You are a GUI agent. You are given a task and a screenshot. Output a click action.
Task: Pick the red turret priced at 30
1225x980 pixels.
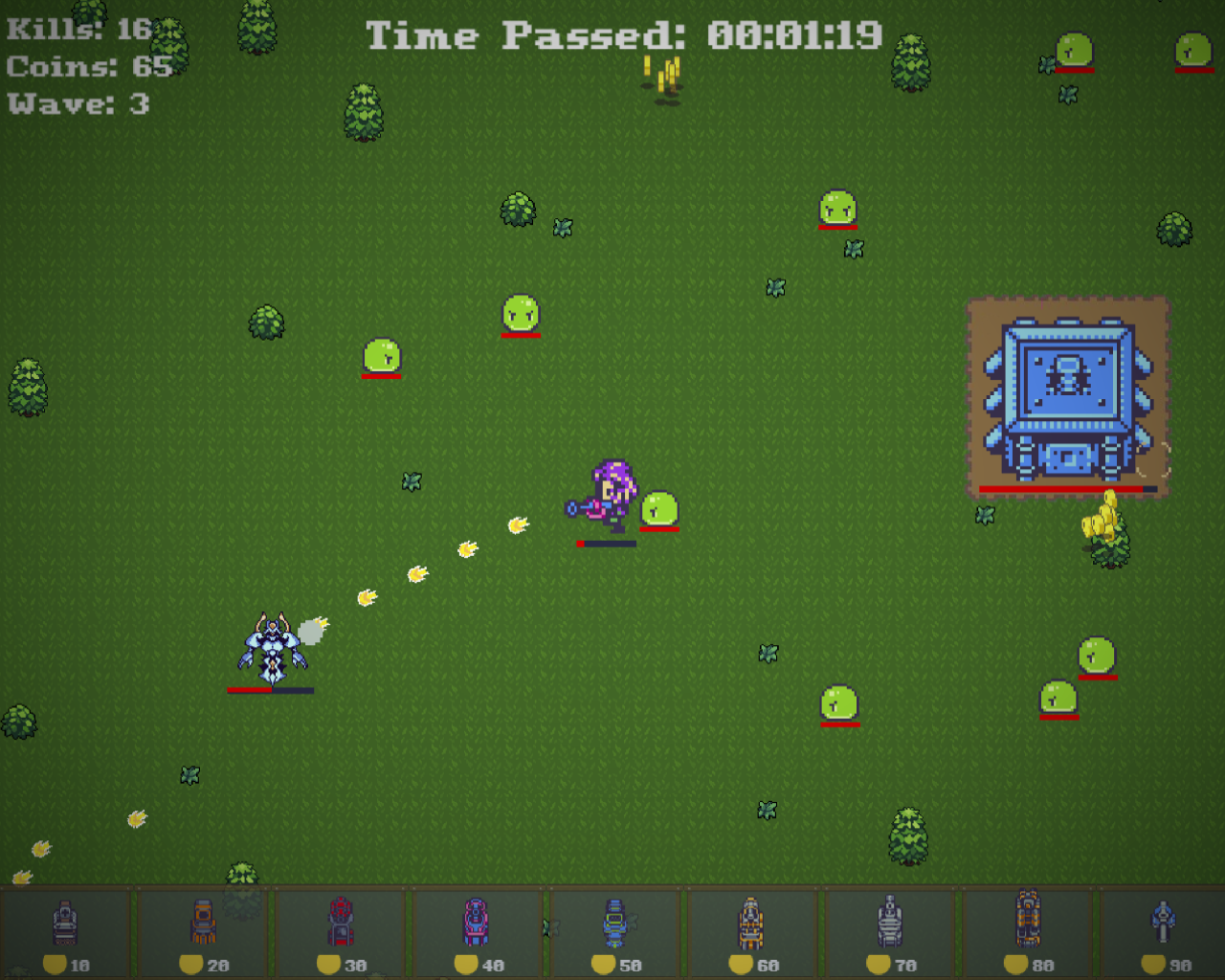point(341,932)
